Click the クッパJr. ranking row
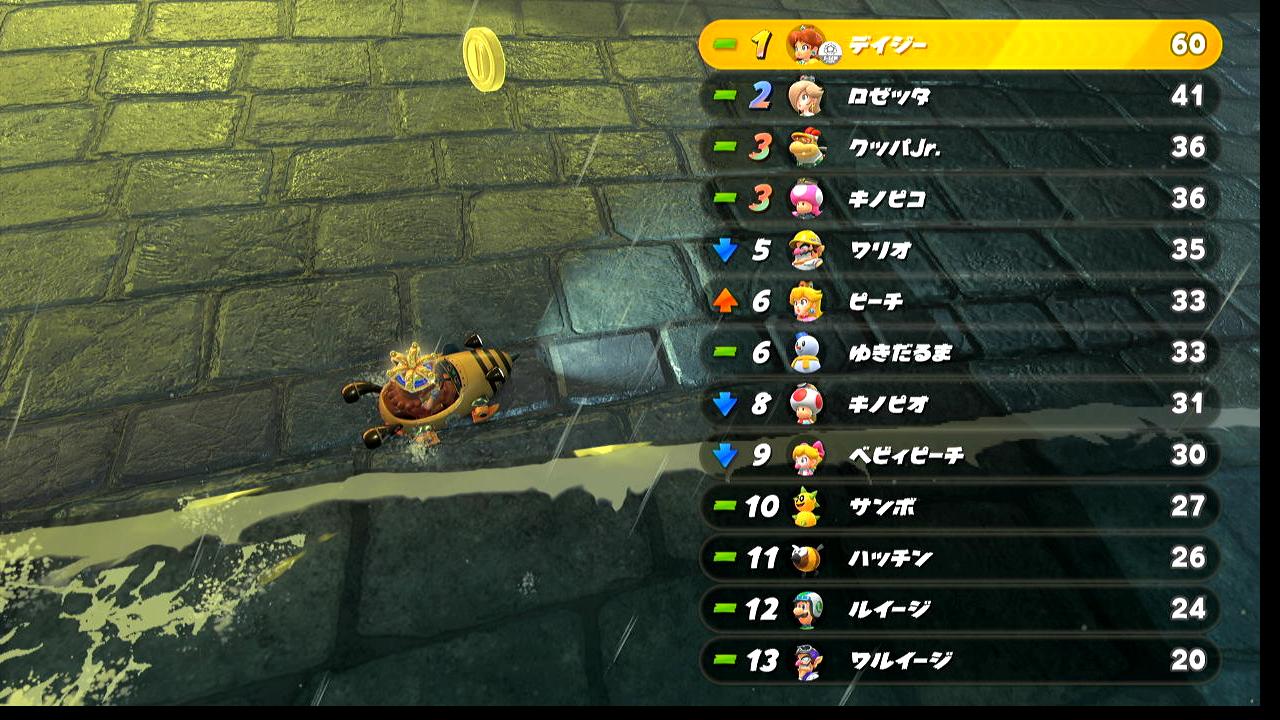The width and height of the screenshot is (1280, 720). click(x=960, y=147)
